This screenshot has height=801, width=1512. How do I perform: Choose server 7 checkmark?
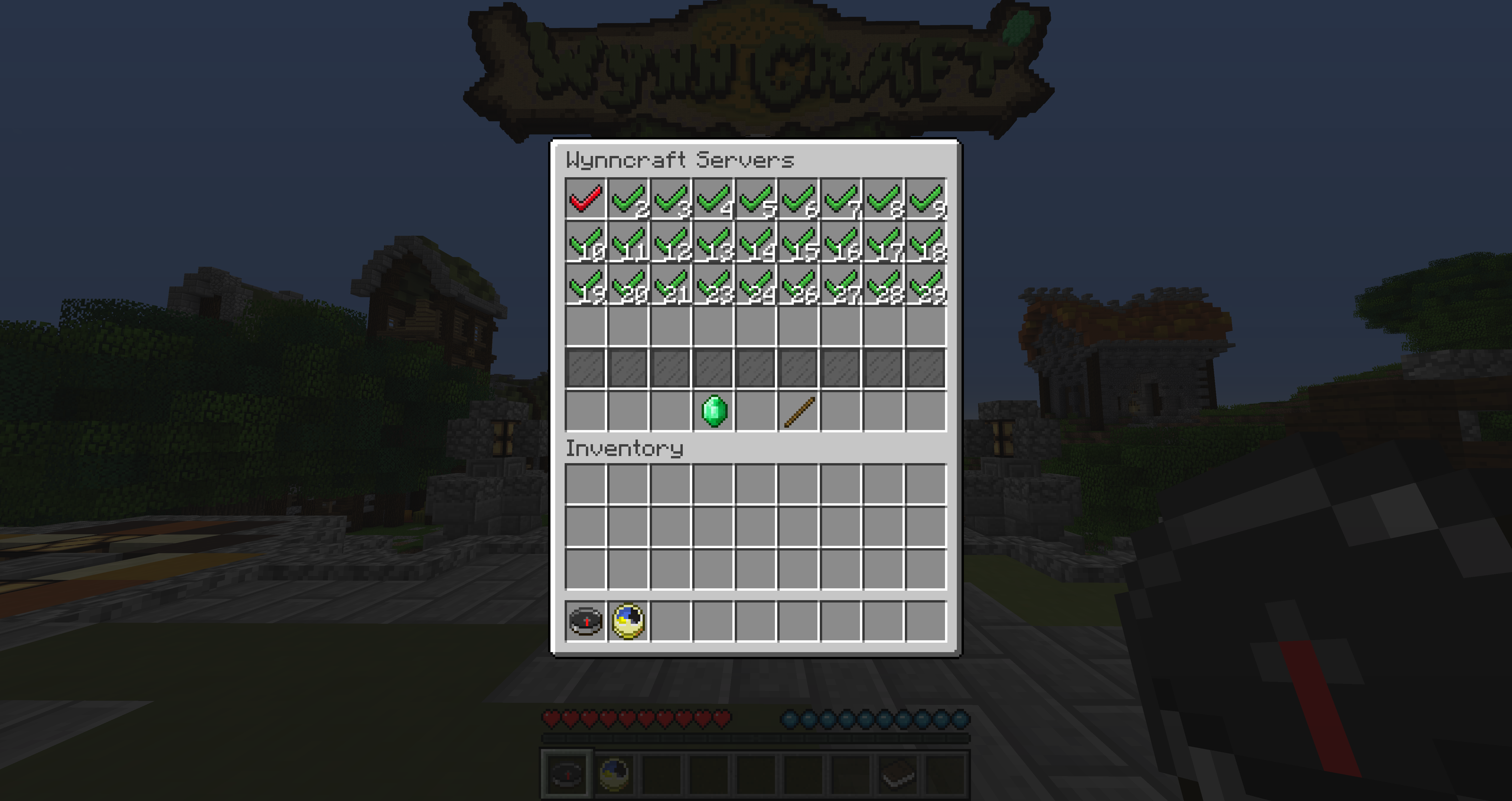pos(841,199)
